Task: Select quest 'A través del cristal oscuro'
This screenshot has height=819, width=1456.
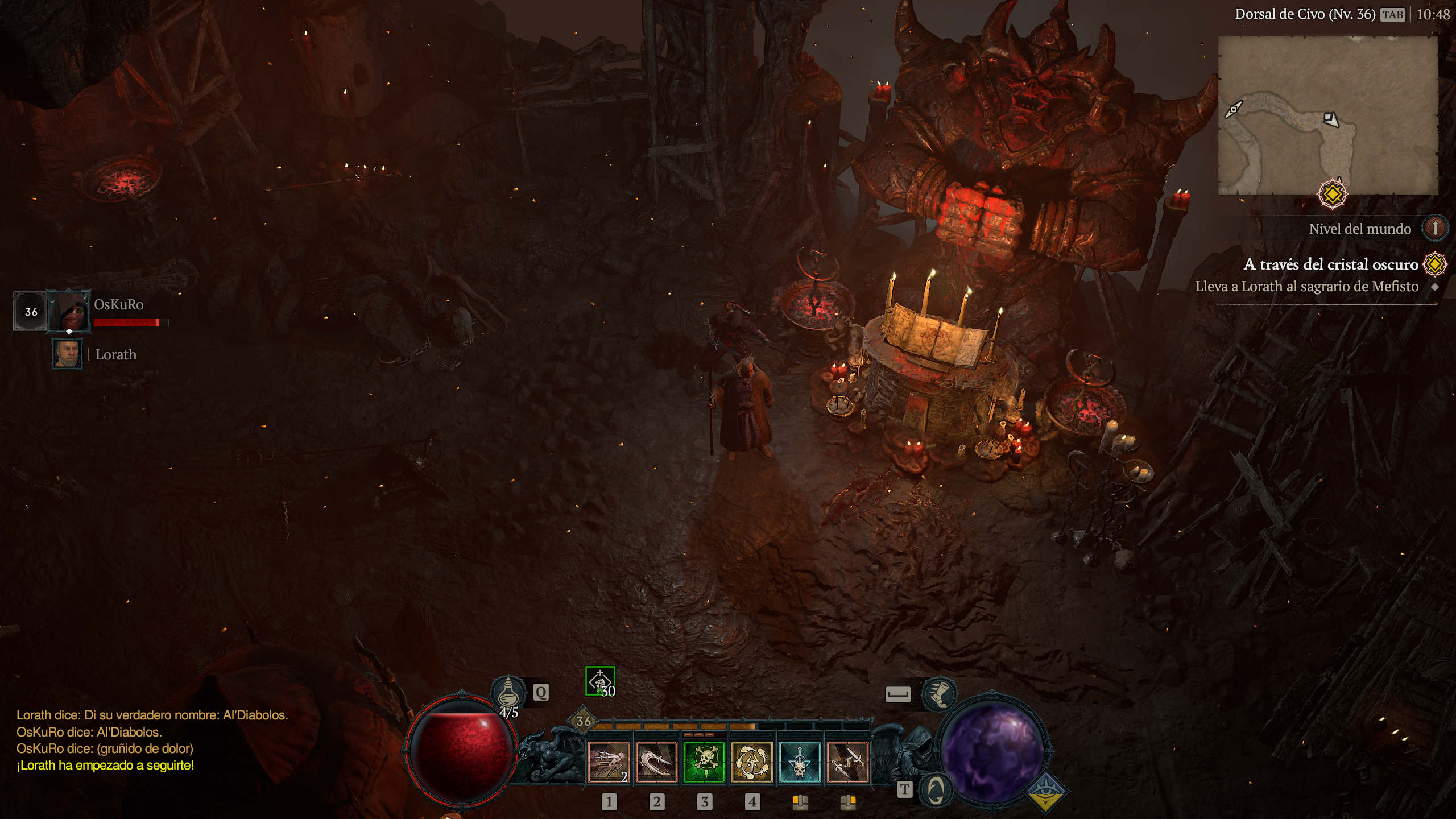Action: click(x=1330, y=264)
